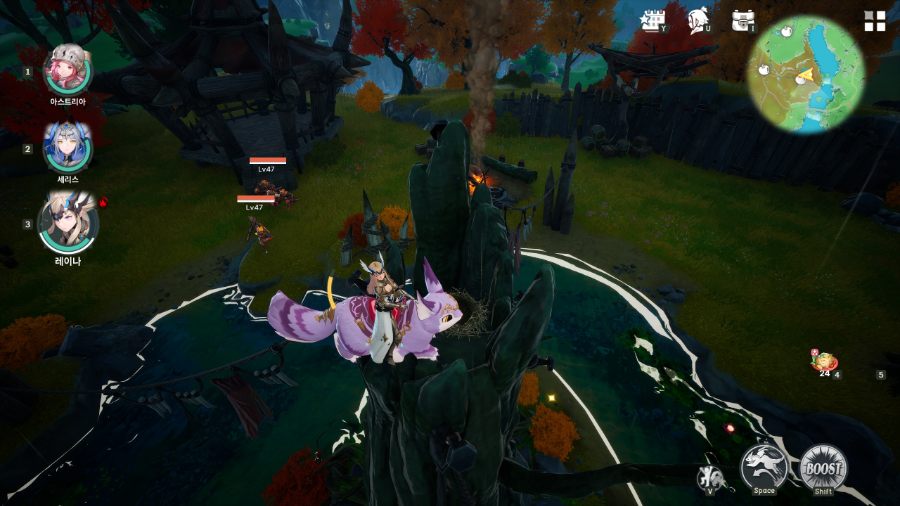Open the backpack inventory
Screen dimensions: 900x506
click(742, 20)
